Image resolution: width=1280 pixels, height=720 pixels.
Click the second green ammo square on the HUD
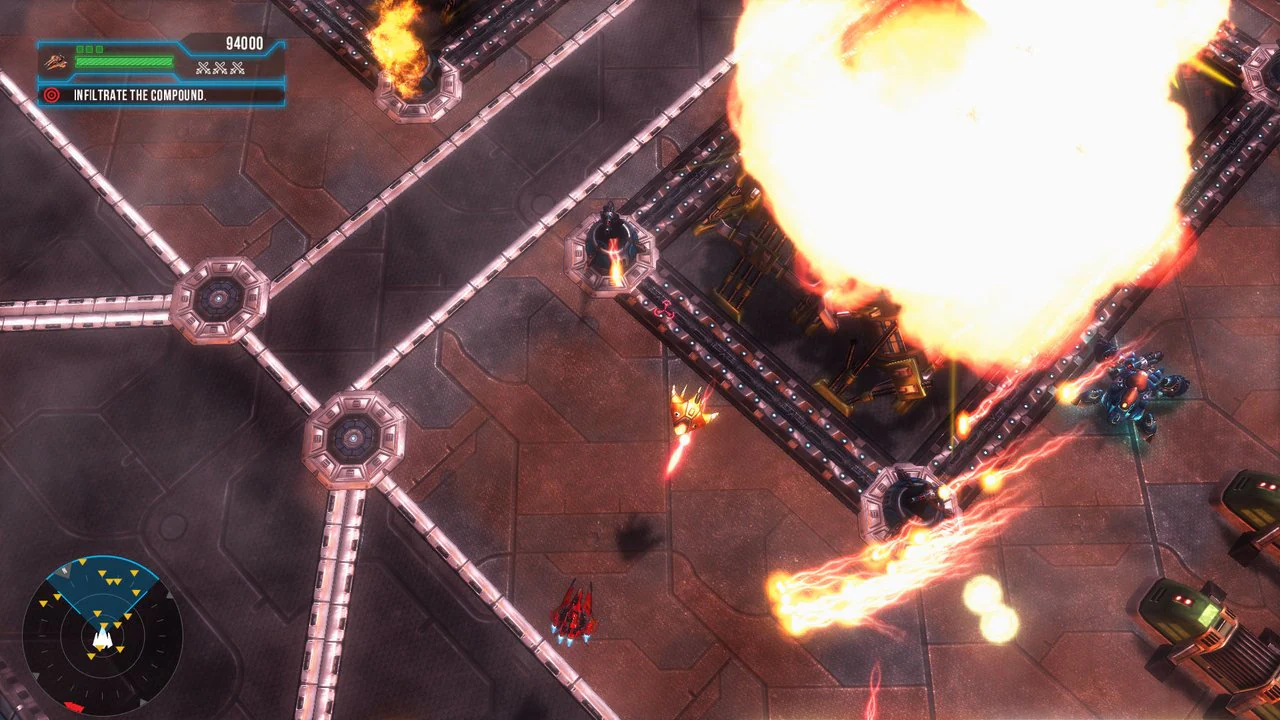(90, 49)
